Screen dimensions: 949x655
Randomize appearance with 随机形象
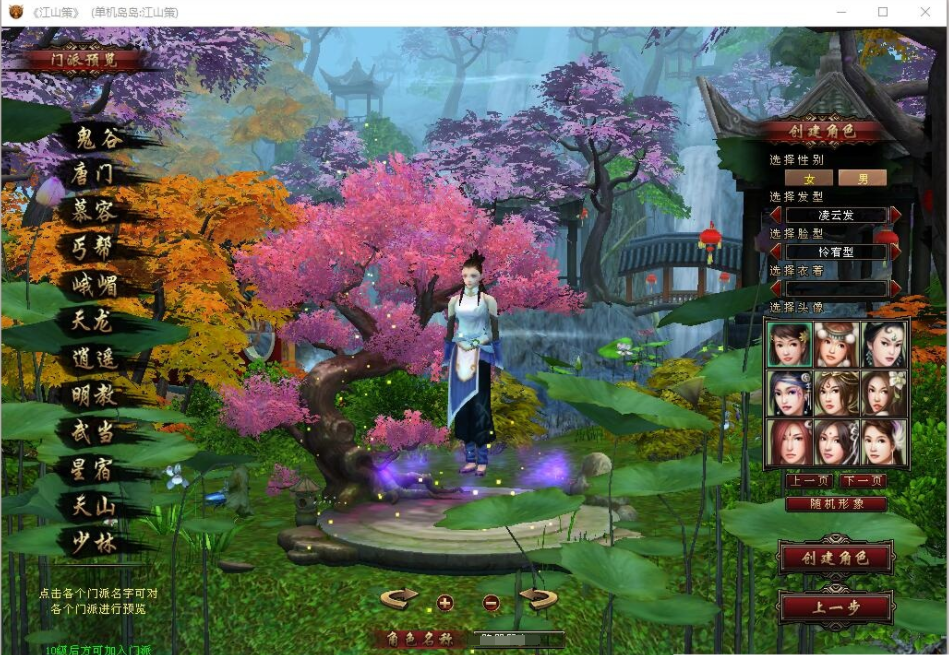836,504
